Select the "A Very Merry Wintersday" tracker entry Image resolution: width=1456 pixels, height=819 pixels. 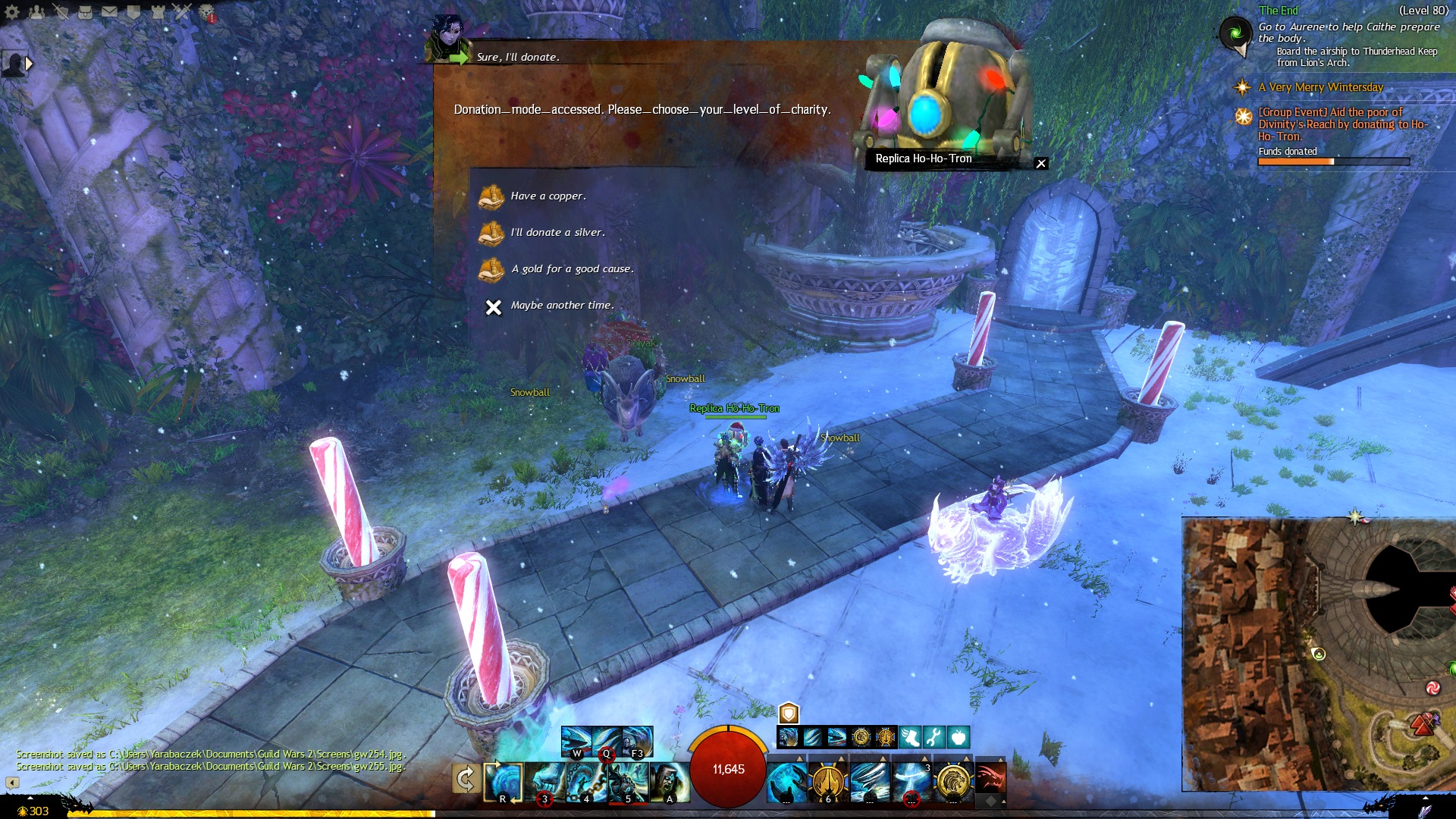[x=1320, y=87]
